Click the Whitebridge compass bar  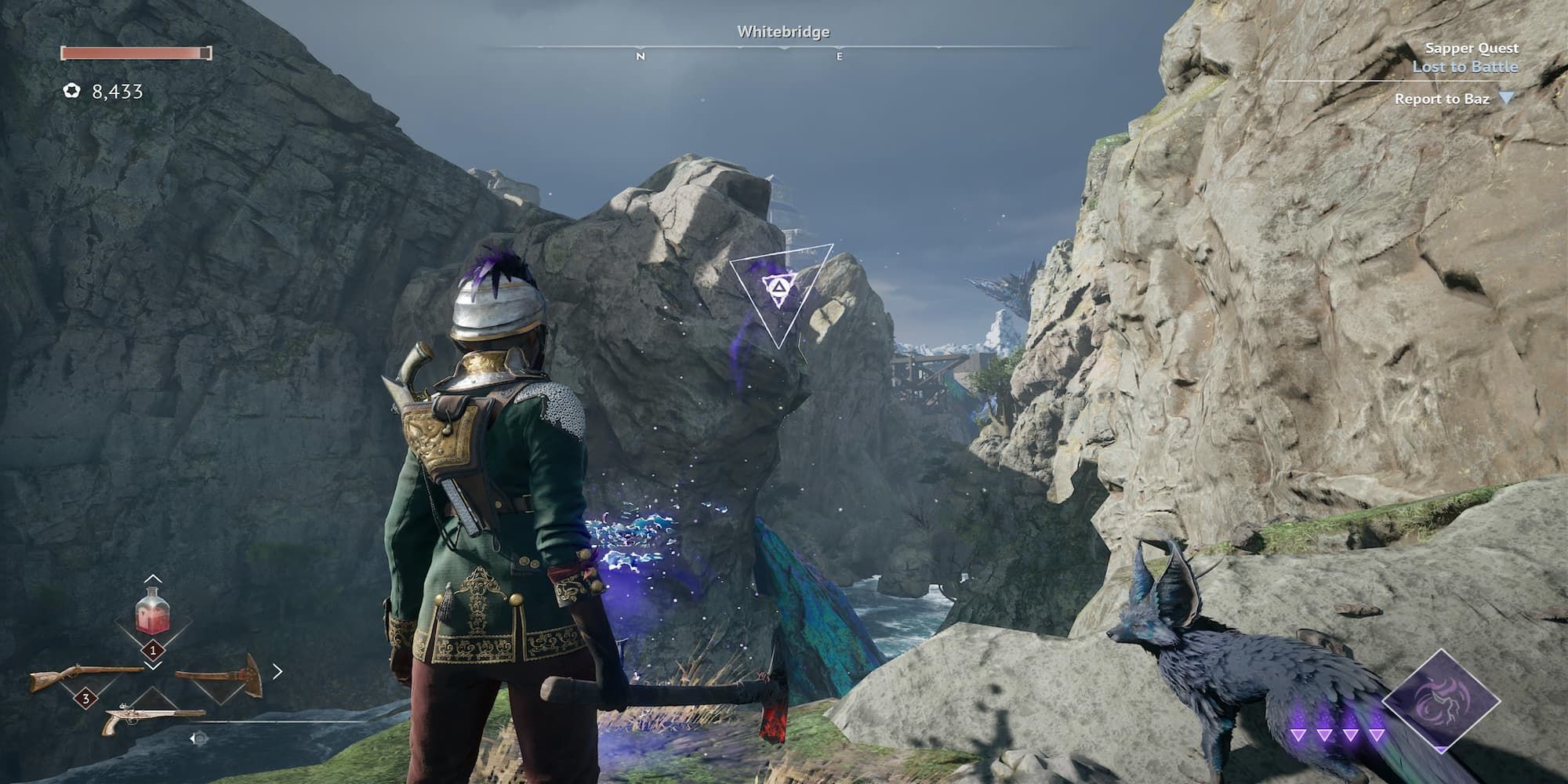(x=784, y=48)
